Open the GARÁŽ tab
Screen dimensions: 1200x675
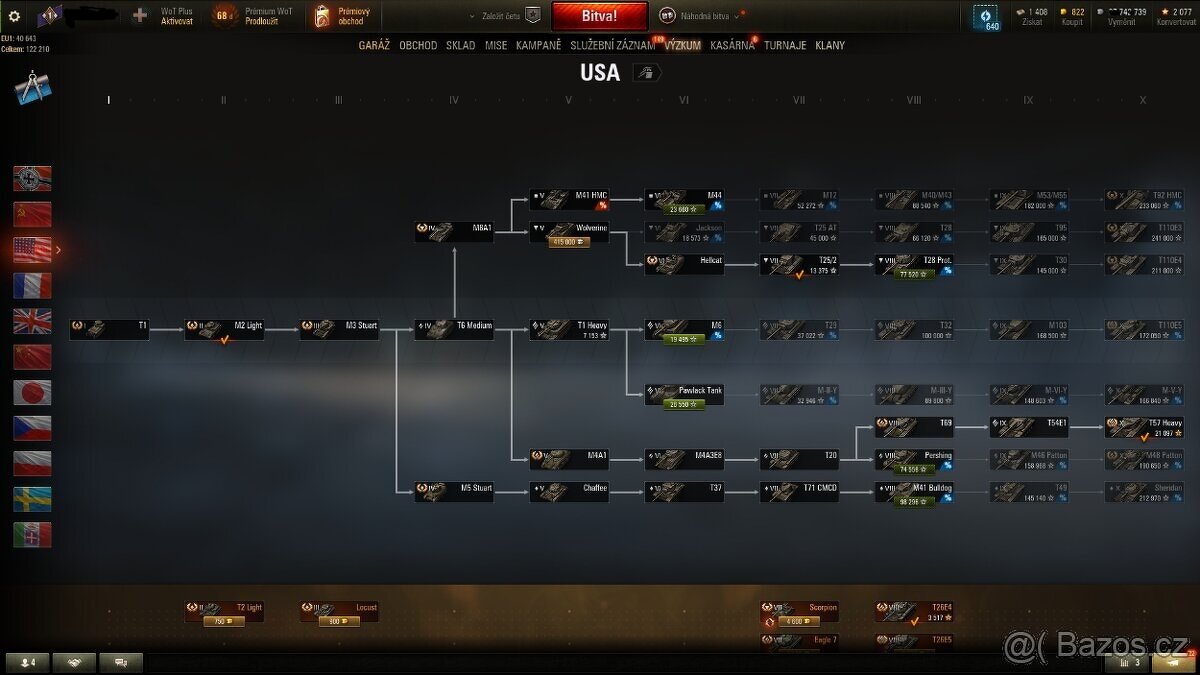[374, 45]
